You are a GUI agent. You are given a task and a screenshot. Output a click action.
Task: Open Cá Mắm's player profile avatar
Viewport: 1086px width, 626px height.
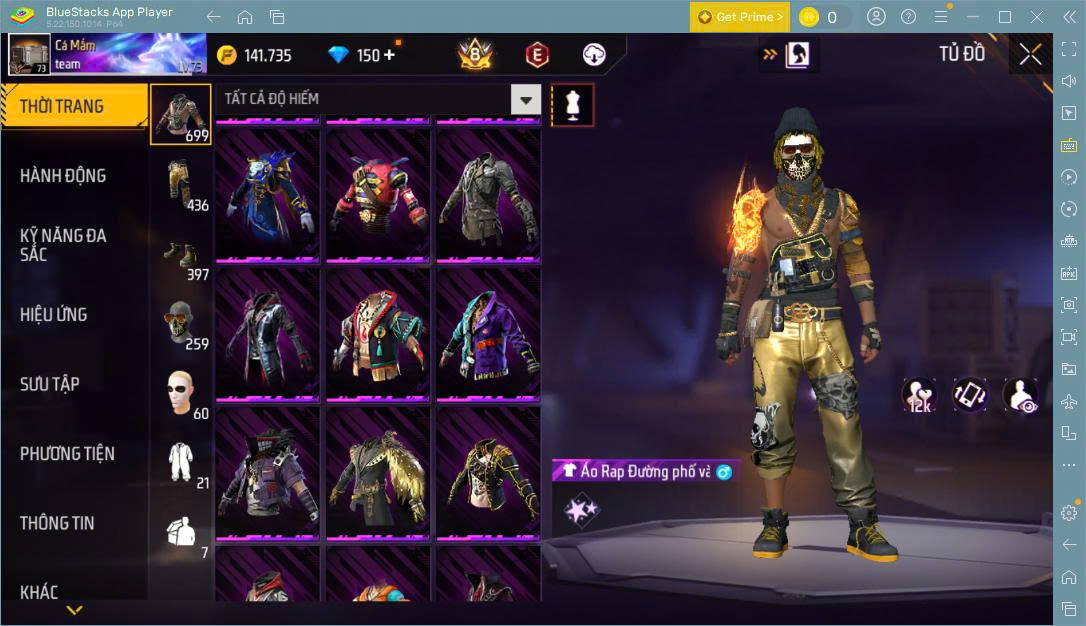click(x=29, y=55)
